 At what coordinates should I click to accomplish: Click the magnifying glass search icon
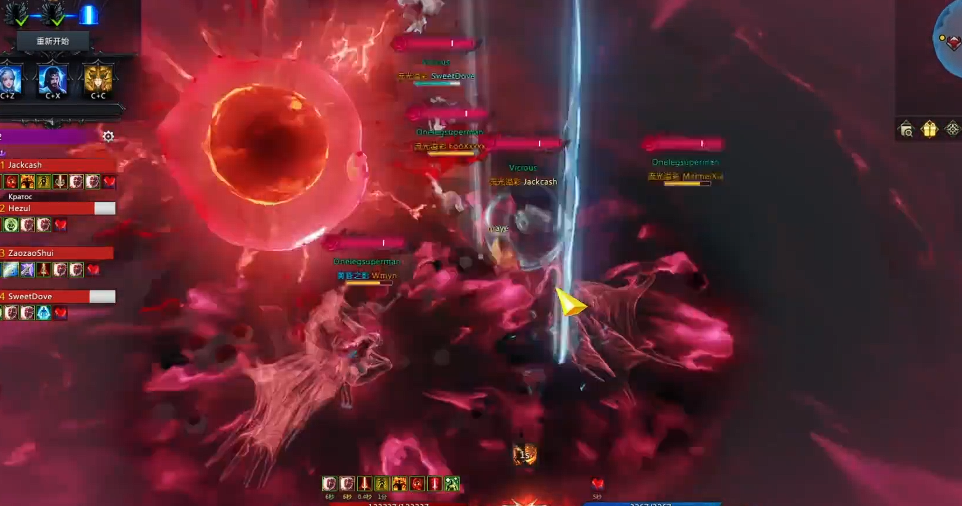pyautogui.click(x=906, y=129)
